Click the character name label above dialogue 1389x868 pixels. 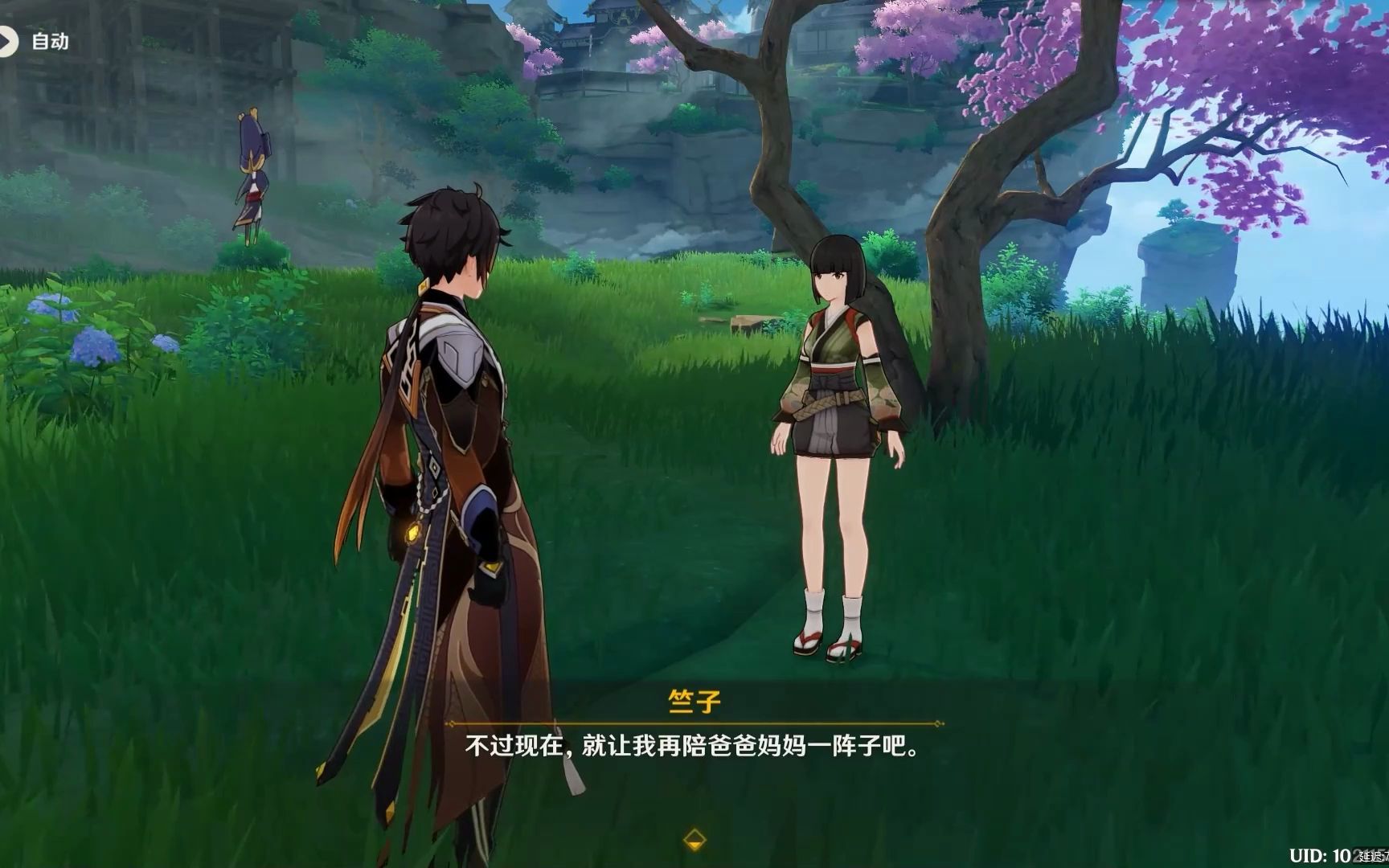[694, 701]
